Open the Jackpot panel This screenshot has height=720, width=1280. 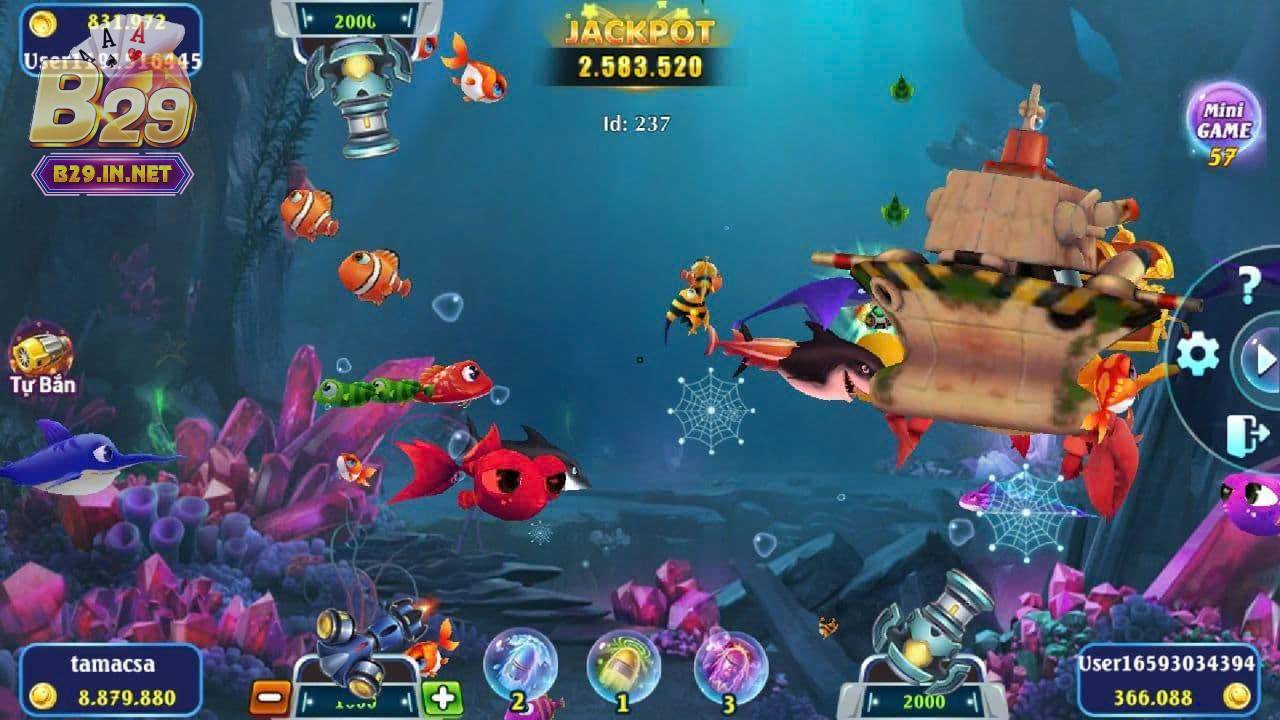638,51
